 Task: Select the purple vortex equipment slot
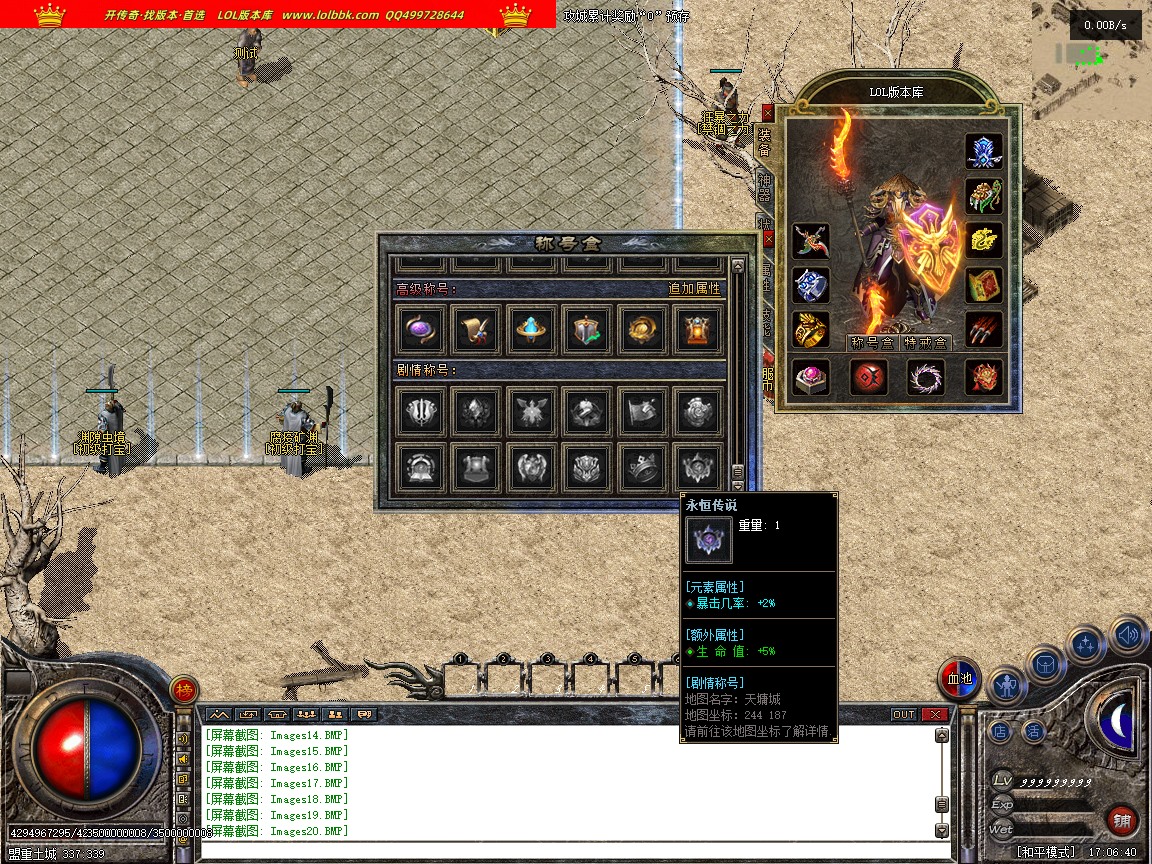click(926, 377)
